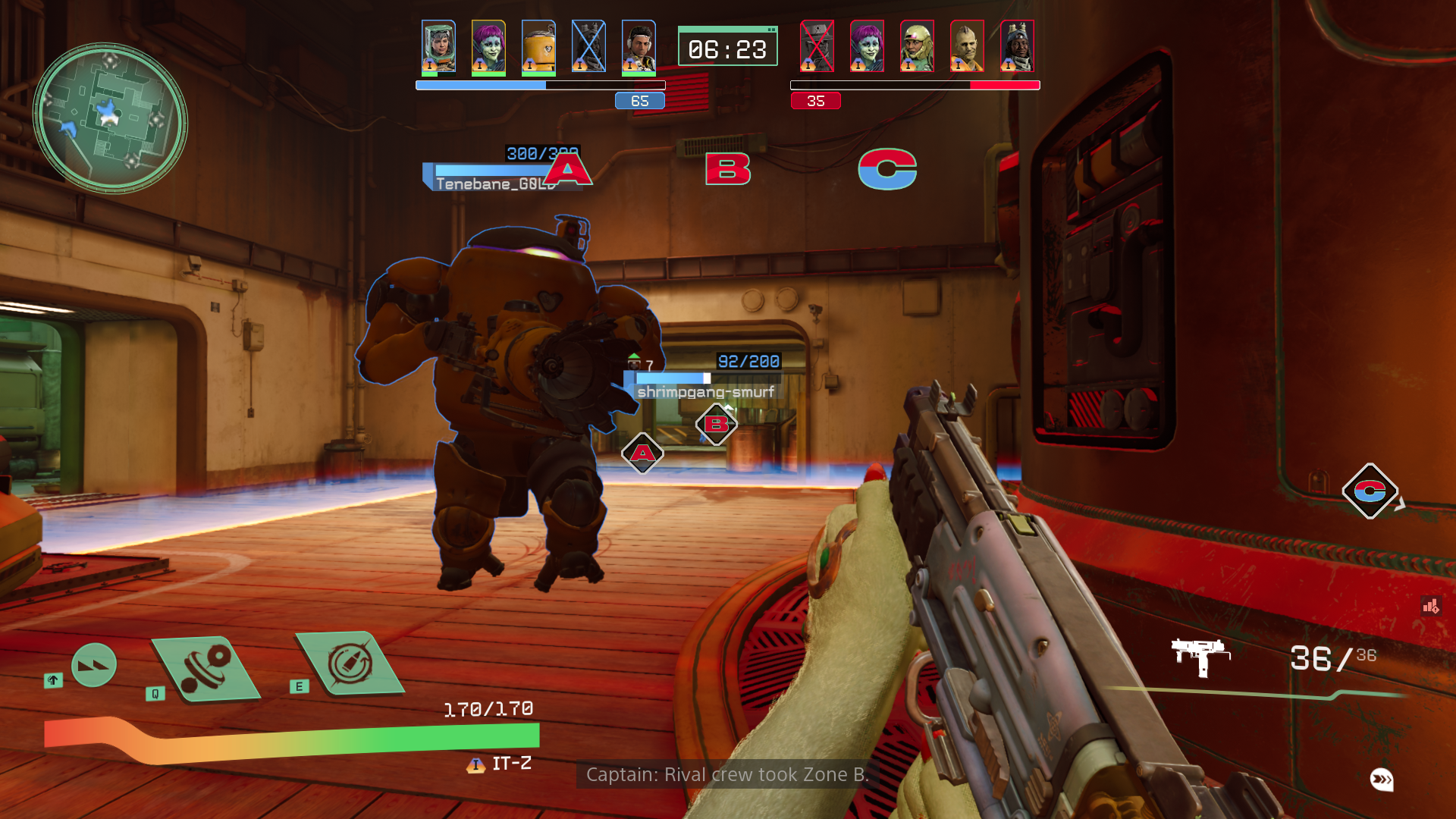Screen dimensions: 1456x819
Task: Select the tan-helmet soldier portrait on red team
Action: [917, 47]
